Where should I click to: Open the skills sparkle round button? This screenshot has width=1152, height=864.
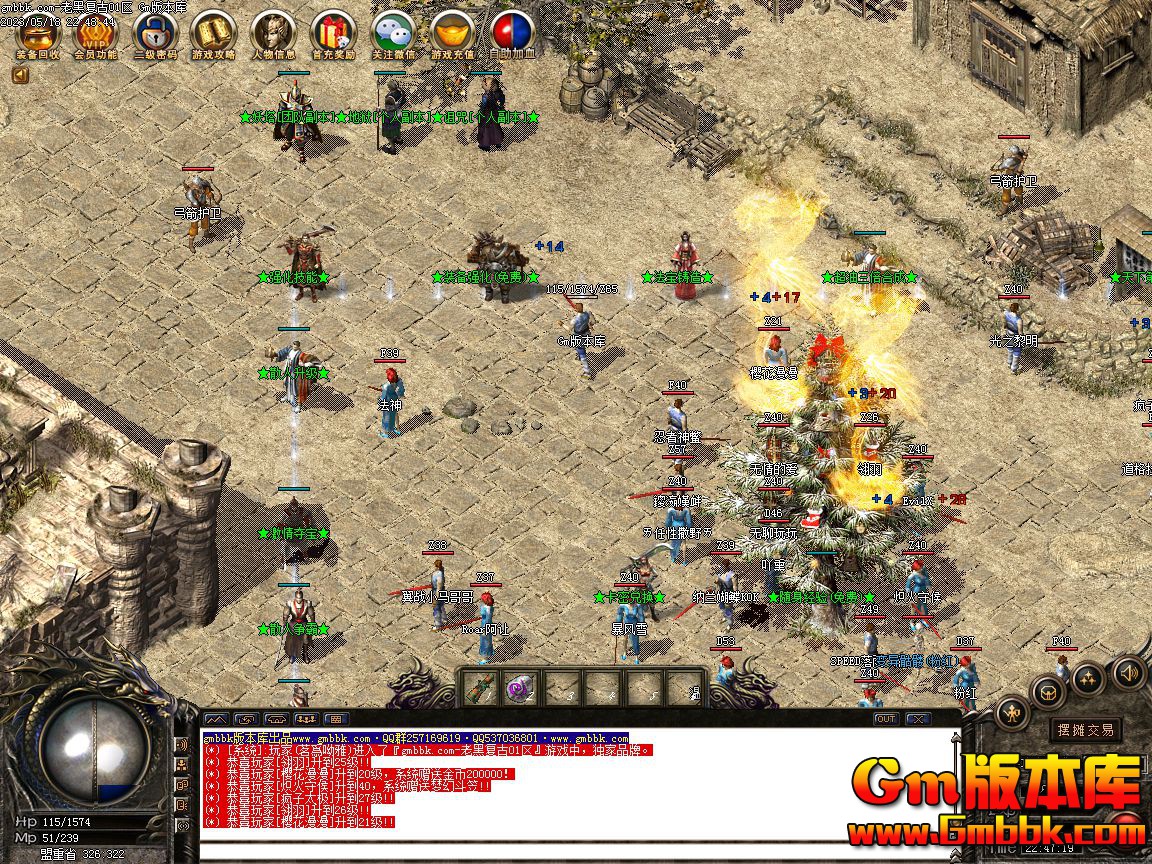1089,679
